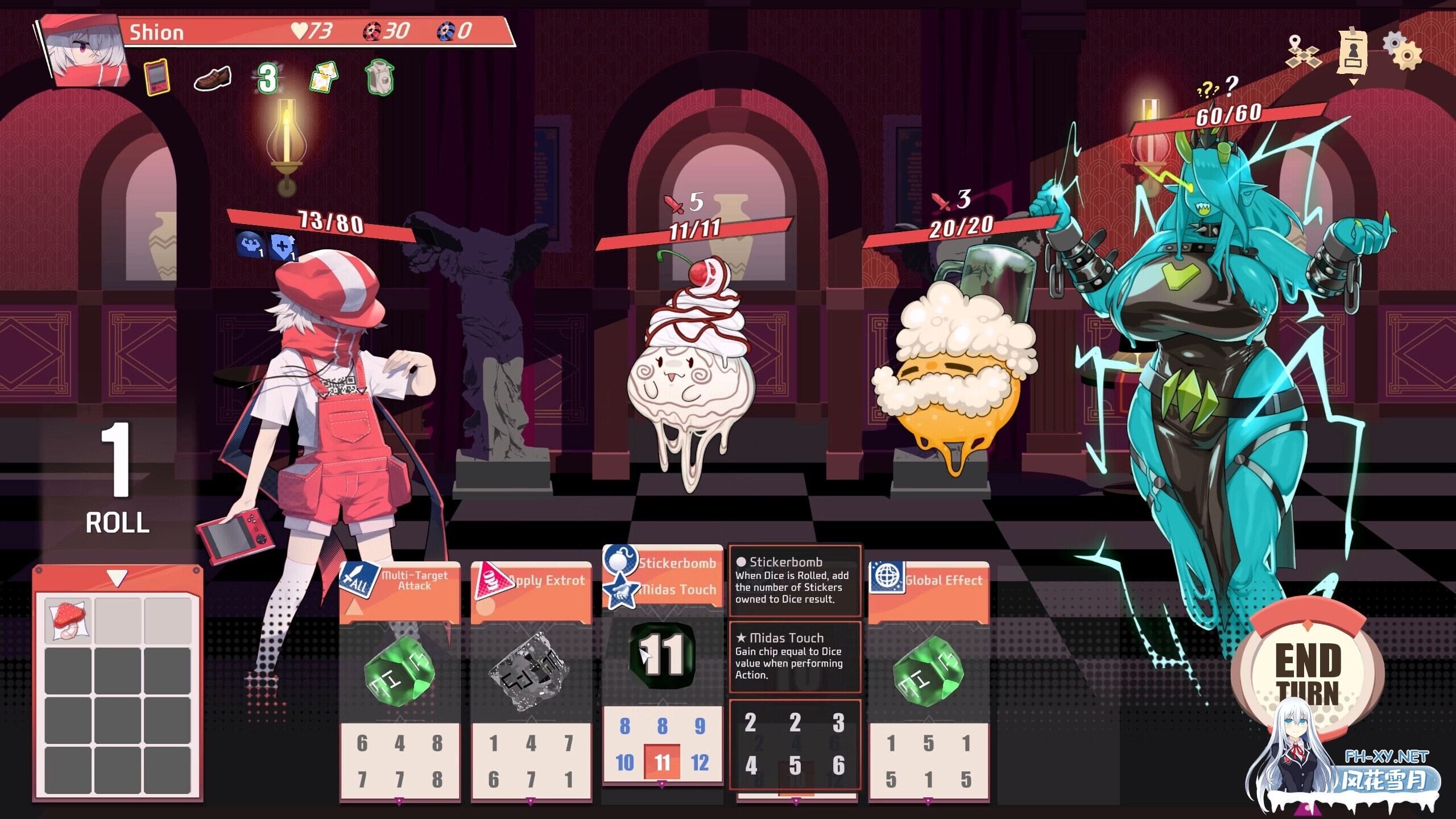Viewport: 1456px width, 819px height.
Task: Inspect the grey vest relic icon
Action: [x=379, y=77]
